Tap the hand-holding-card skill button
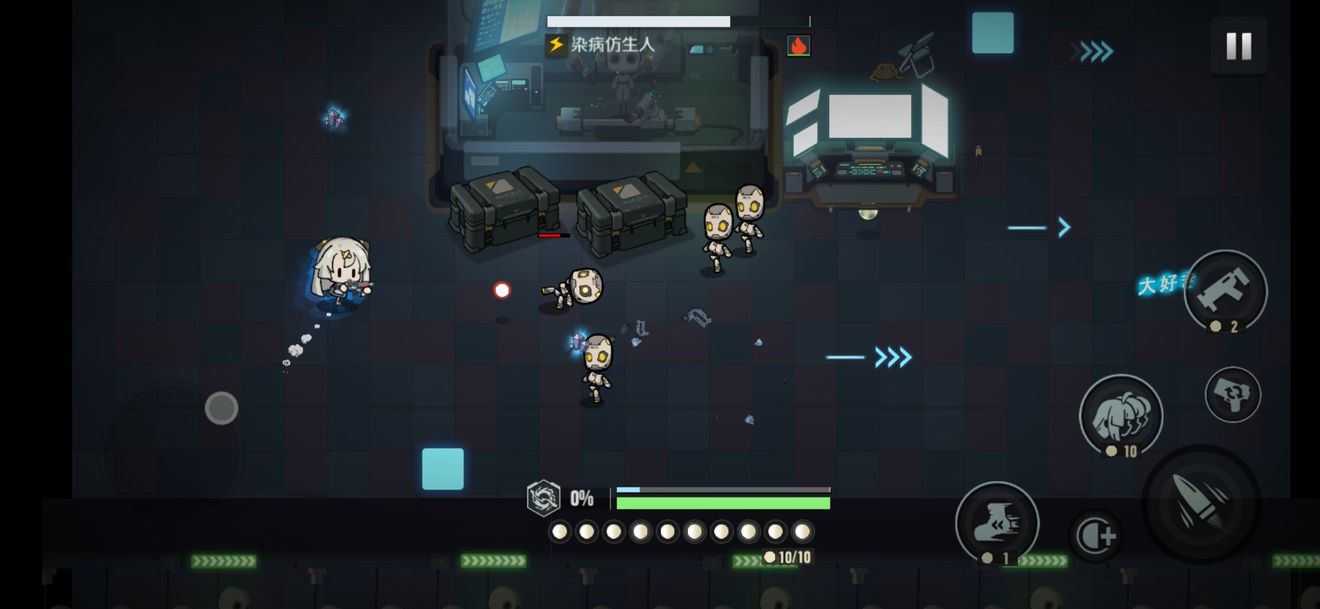The height and width of the screenshot is (609, 1320). click(1232, 394)
